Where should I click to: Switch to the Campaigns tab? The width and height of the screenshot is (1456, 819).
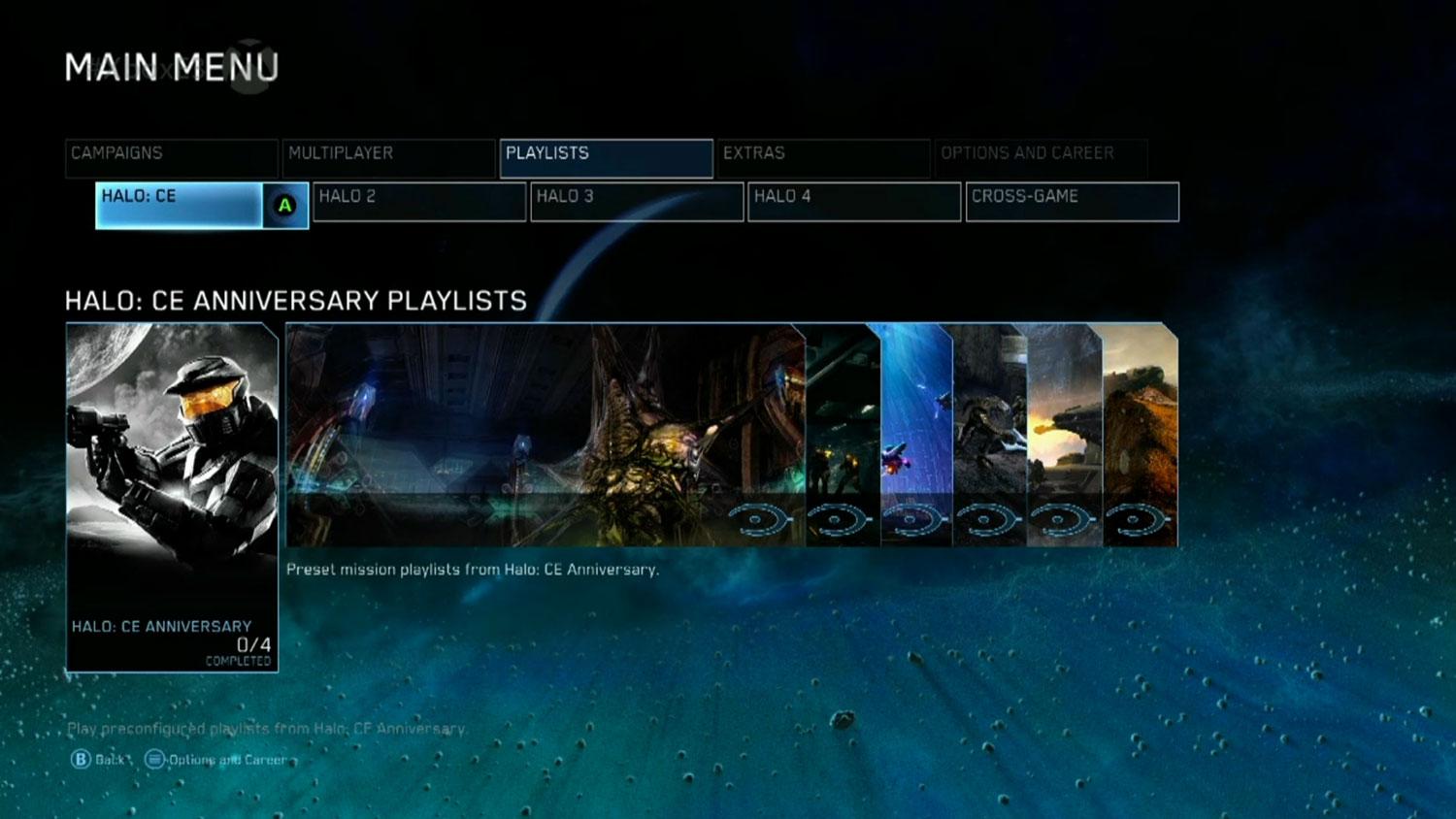tap(172, 158)
